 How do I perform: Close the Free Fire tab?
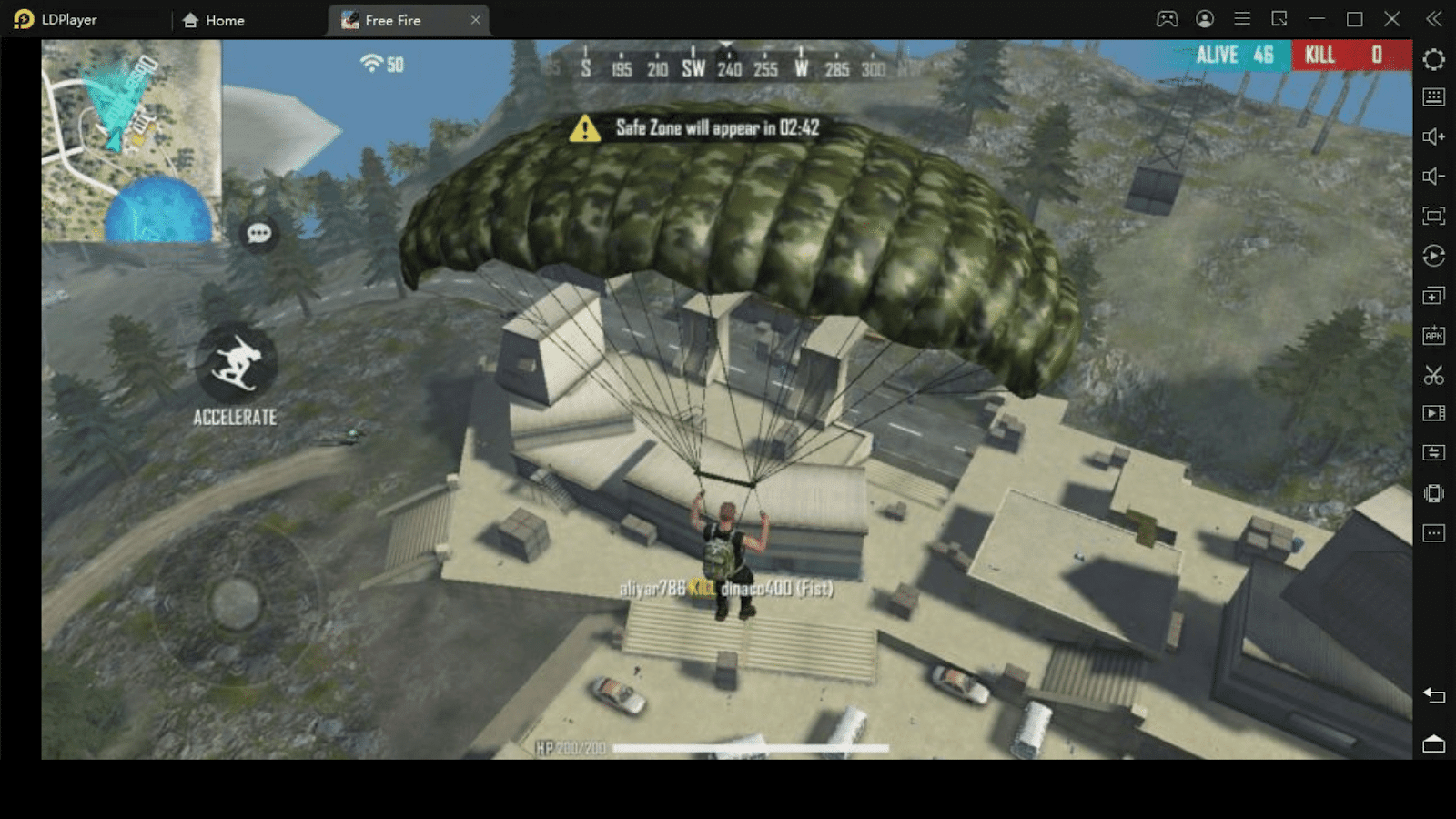pyautogui.click(x=475, y=20)
